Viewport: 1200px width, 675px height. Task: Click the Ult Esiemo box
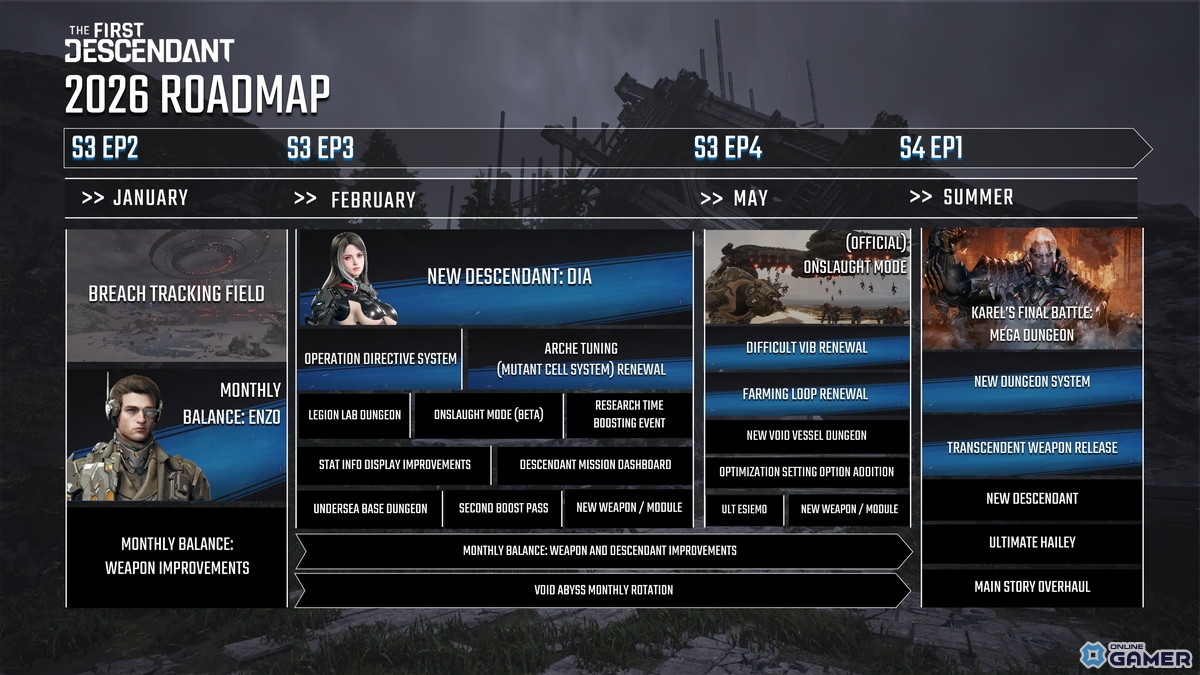pyautogui.click(x=744, y=509)
